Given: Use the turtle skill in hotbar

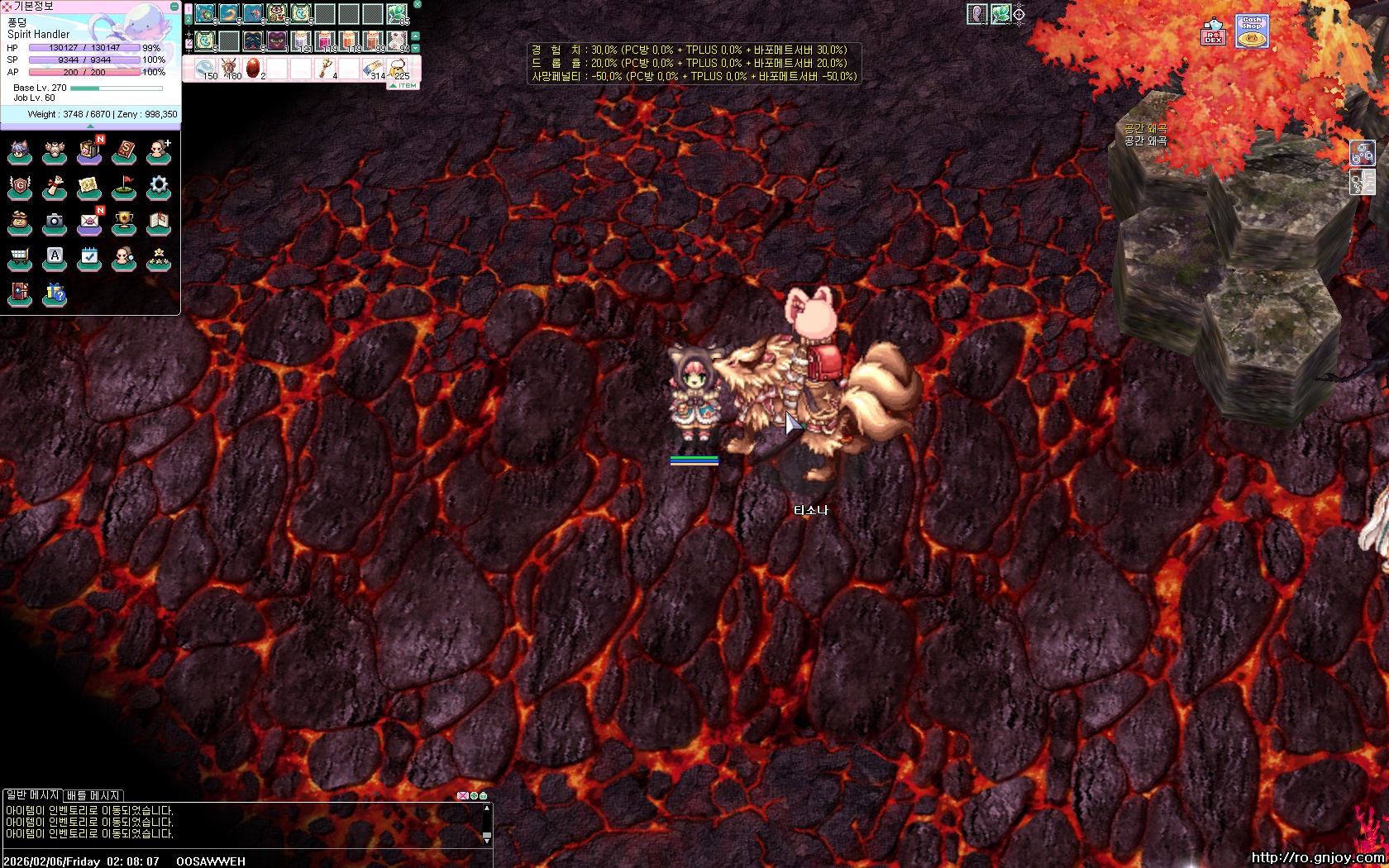Looking at the screenshot, I should [x=205, y=14].
